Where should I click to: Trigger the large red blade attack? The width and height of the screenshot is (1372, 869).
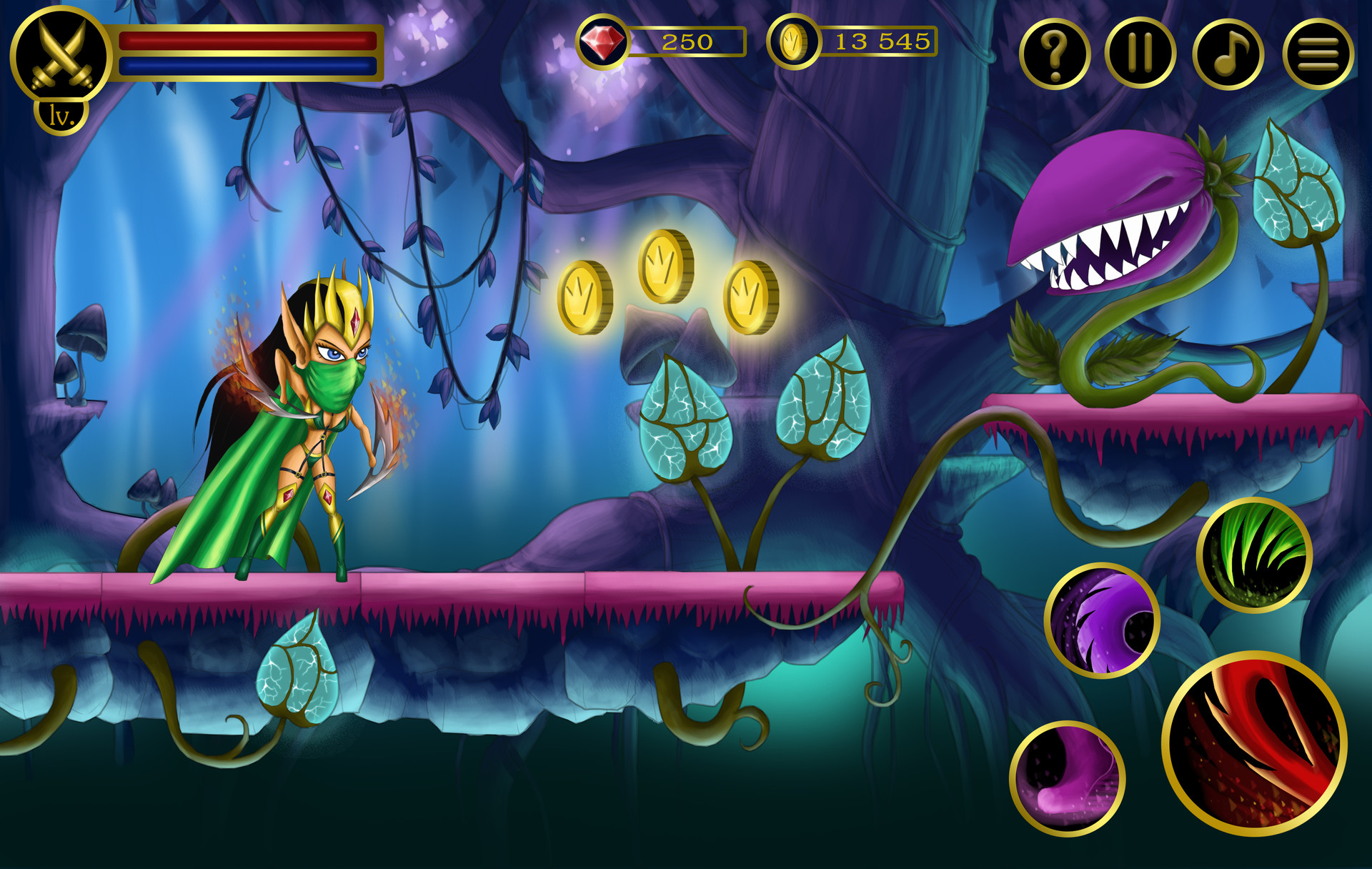pyautogui.click(x=1255, y=744)
